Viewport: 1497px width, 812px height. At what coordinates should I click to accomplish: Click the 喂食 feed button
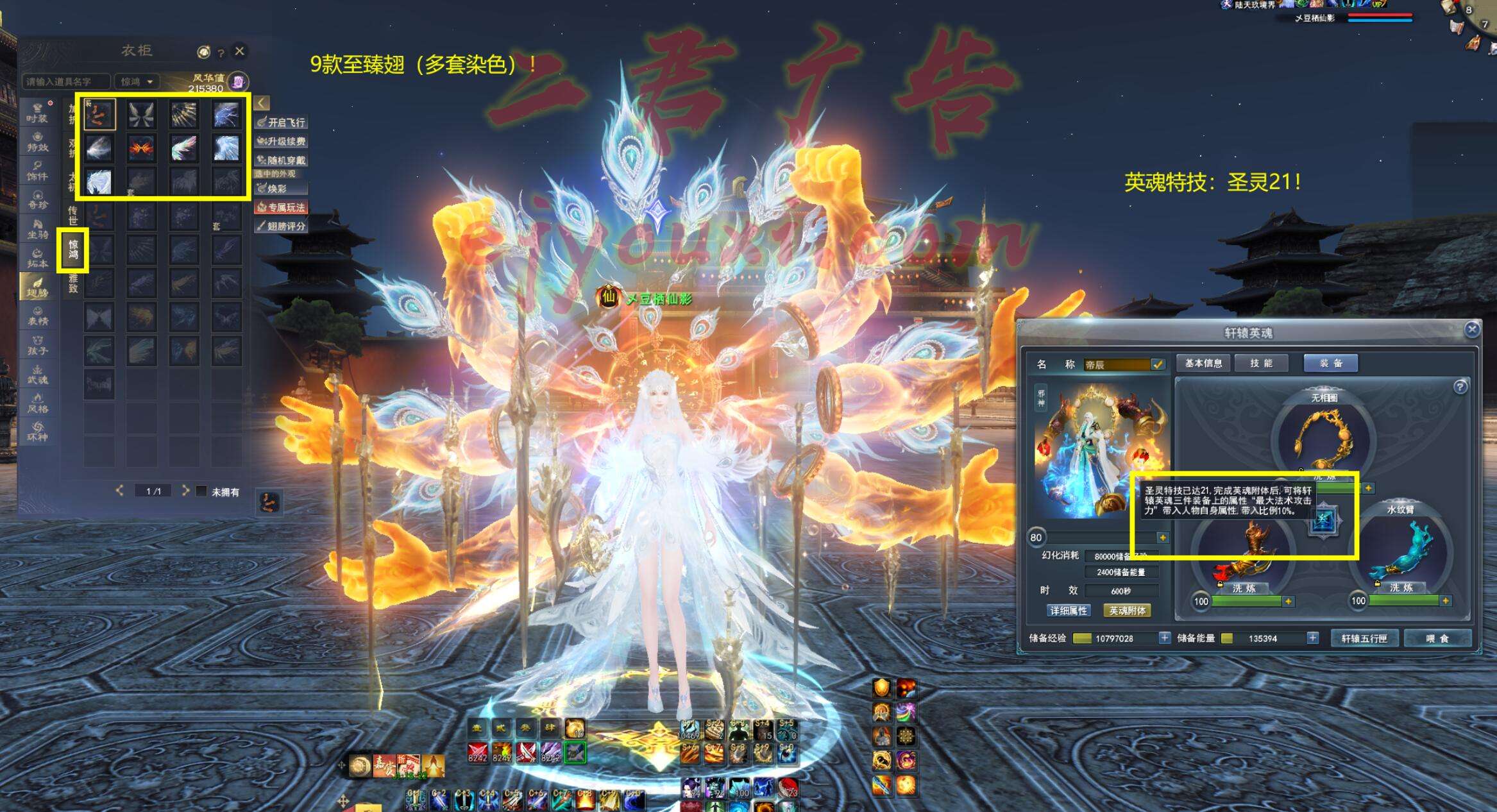tap(1437, 638)
